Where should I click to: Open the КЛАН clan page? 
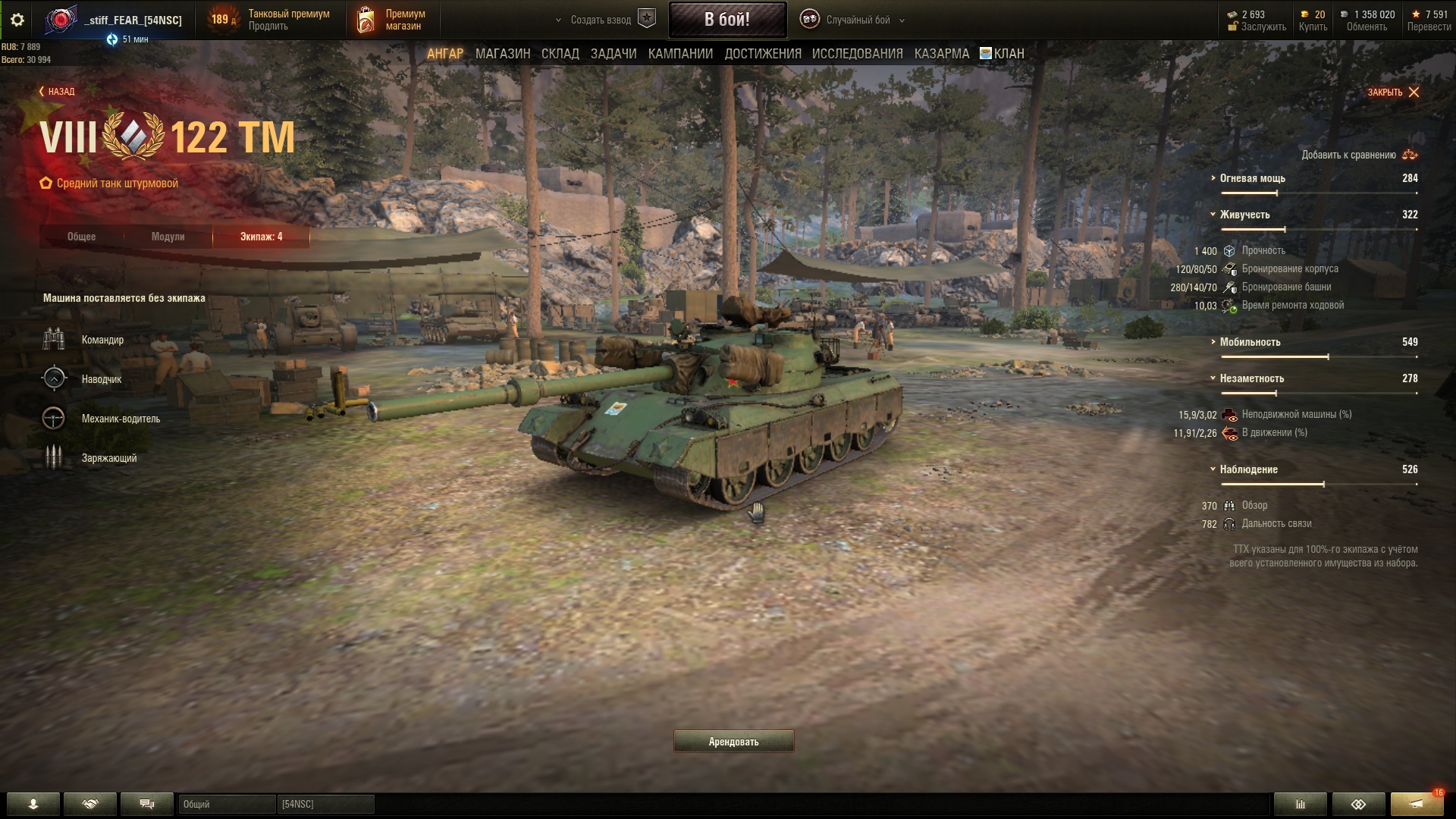1003,54
